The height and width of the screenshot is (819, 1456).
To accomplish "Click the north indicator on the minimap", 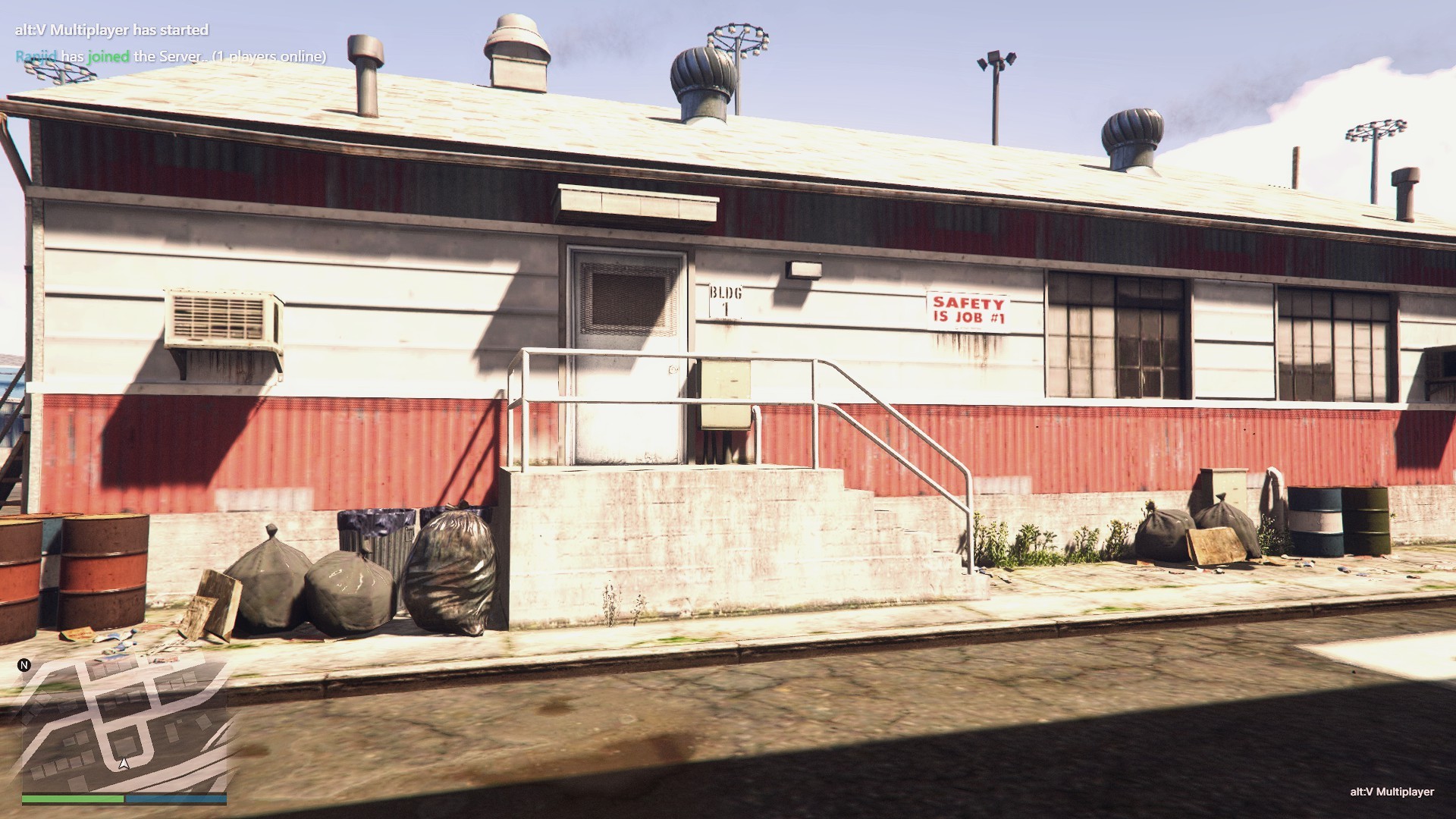I will pyautogui.click(x=24, y=665).
